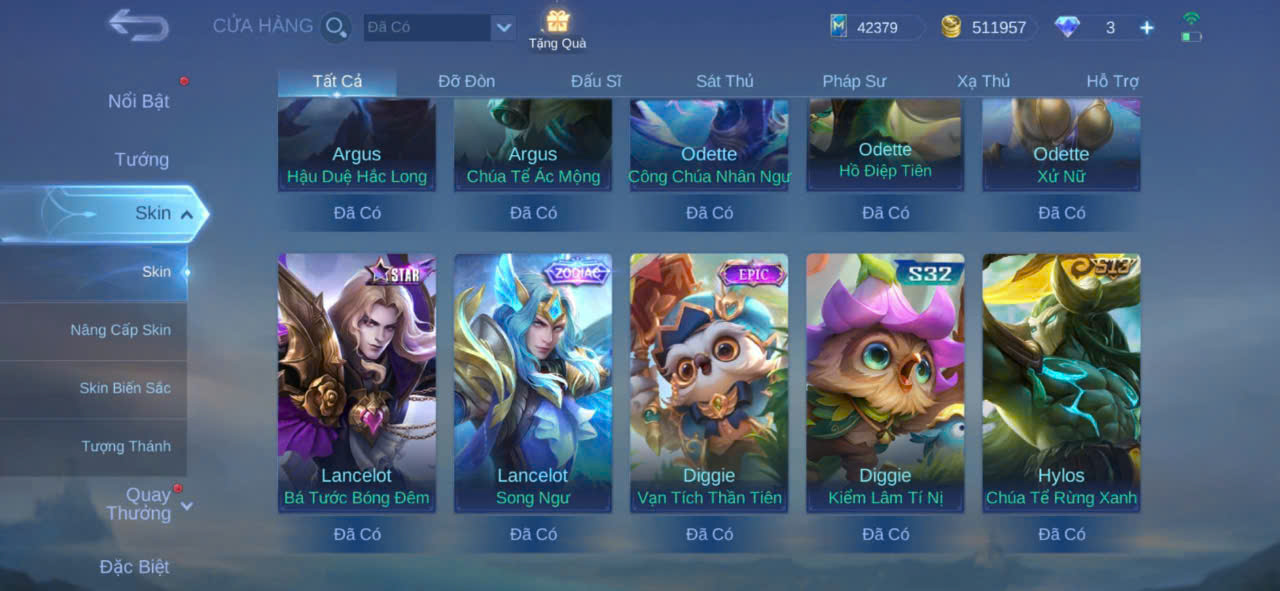Screen dimensions: 1280x591
Task: Choose the Xạ Thủ tab
Action: 983,81
